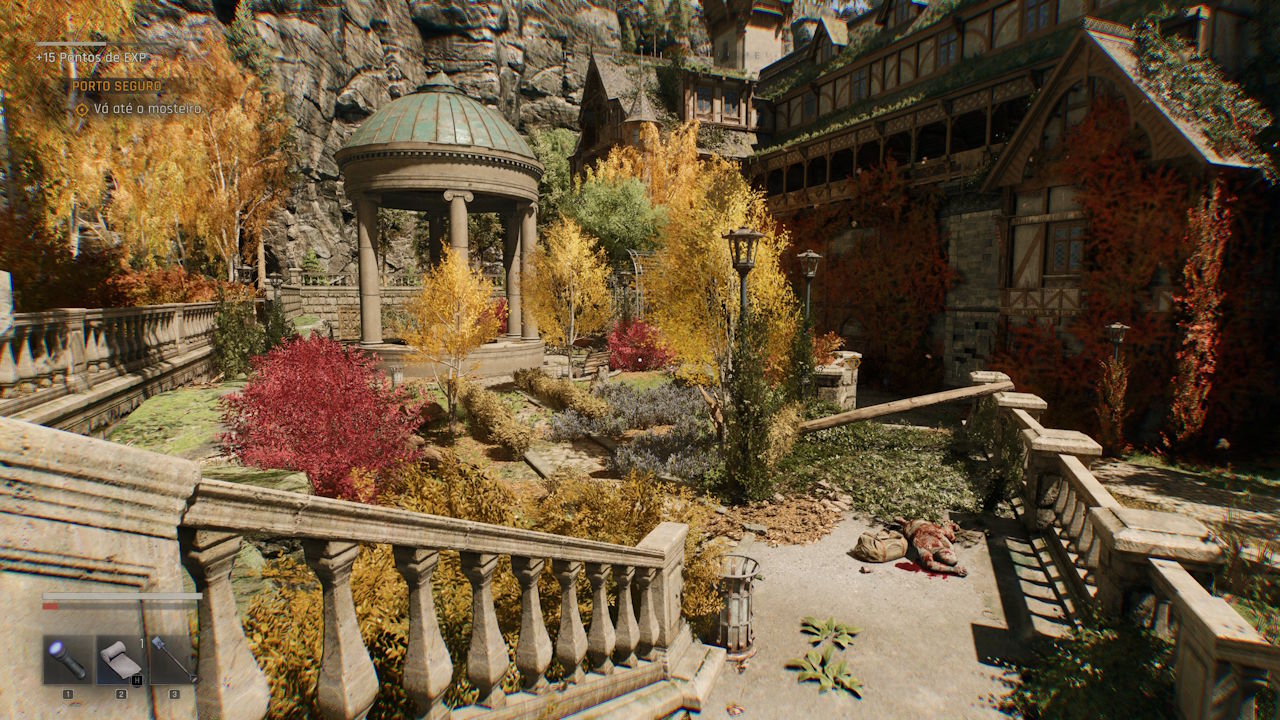Click the flashlight lens icon in the hotbar

[56, 648]
